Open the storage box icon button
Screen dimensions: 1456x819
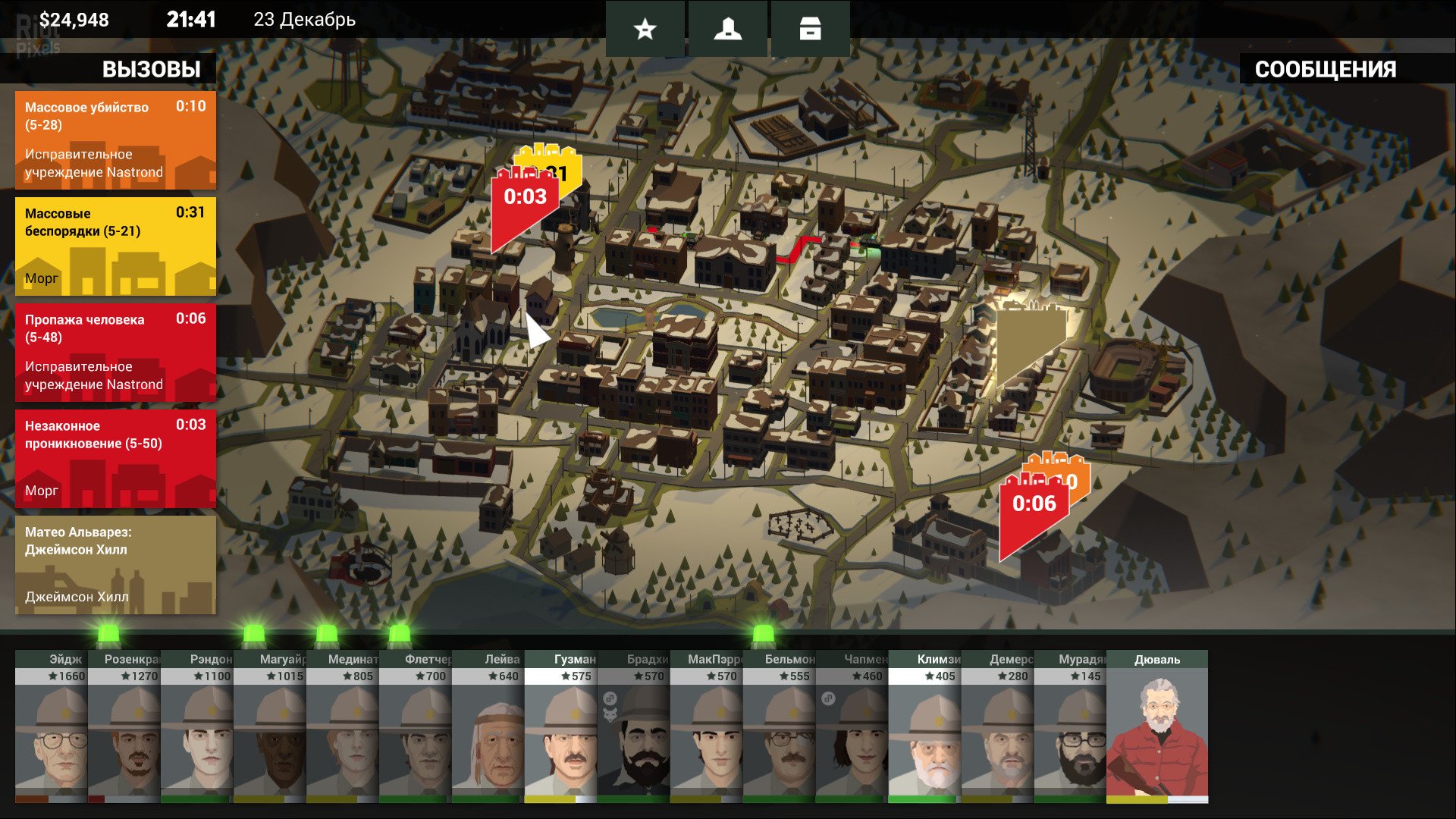tap(810, 29)
